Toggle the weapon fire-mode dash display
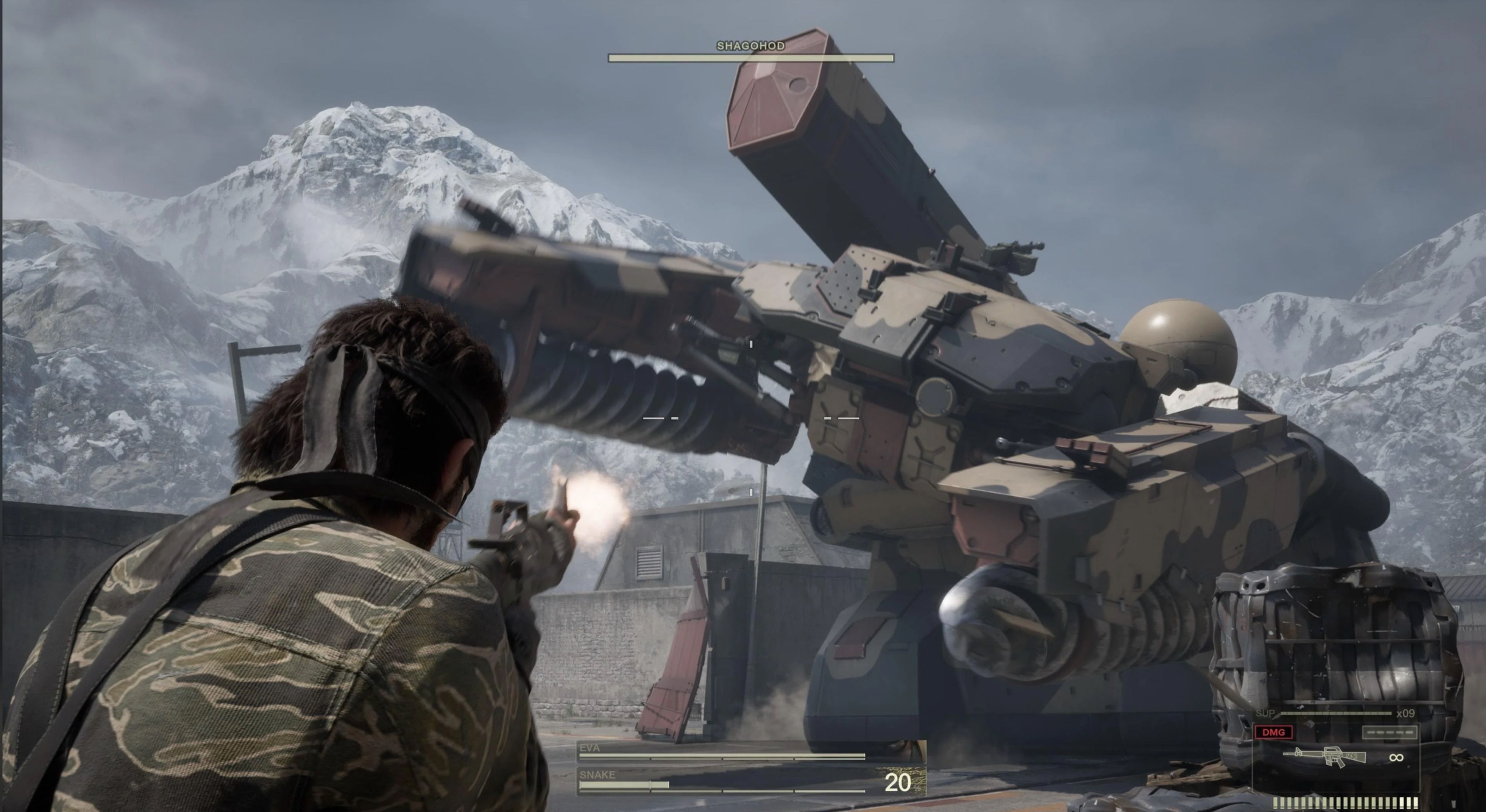Image resolution: width=1486 pixels, height=812 pixels. coord(1390,732)
